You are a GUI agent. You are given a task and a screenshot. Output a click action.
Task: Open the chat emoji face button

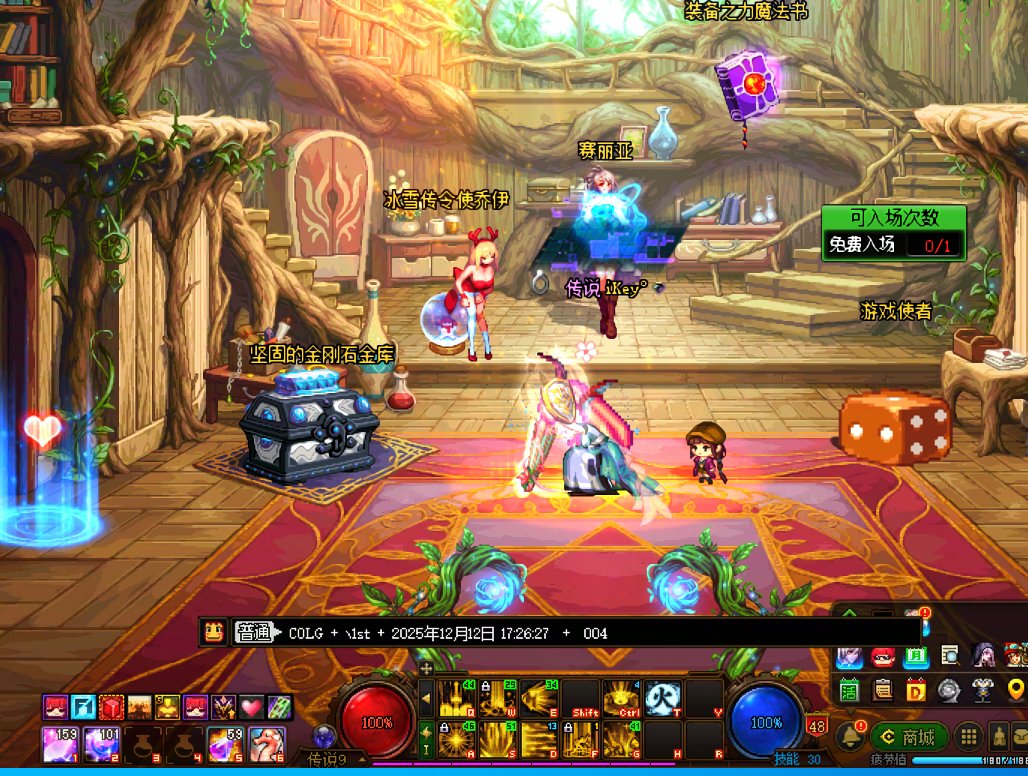pyautogui.click(x=213, y=632)
